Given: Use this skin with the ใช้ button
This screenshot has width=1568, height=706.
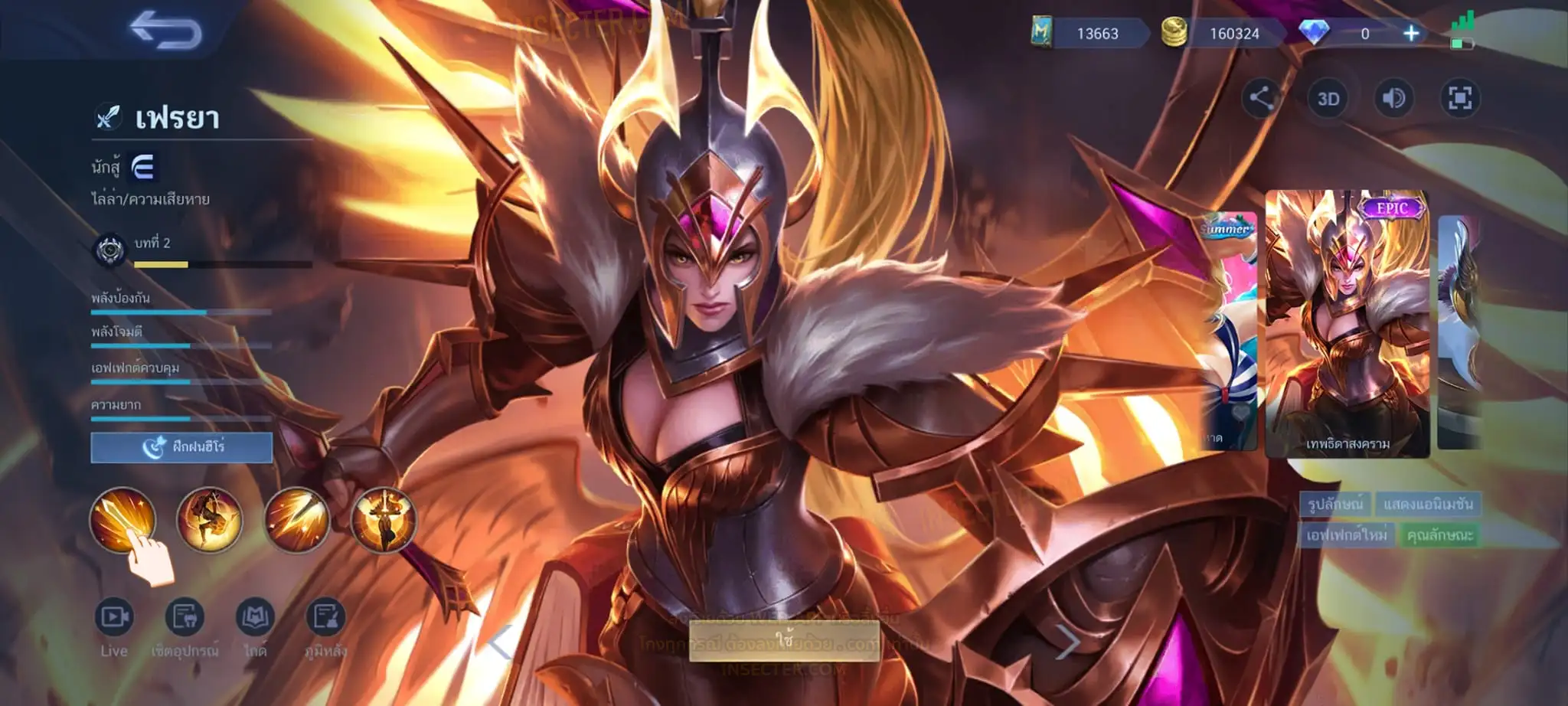Looking at the screenshot, I should click(783, 640).
